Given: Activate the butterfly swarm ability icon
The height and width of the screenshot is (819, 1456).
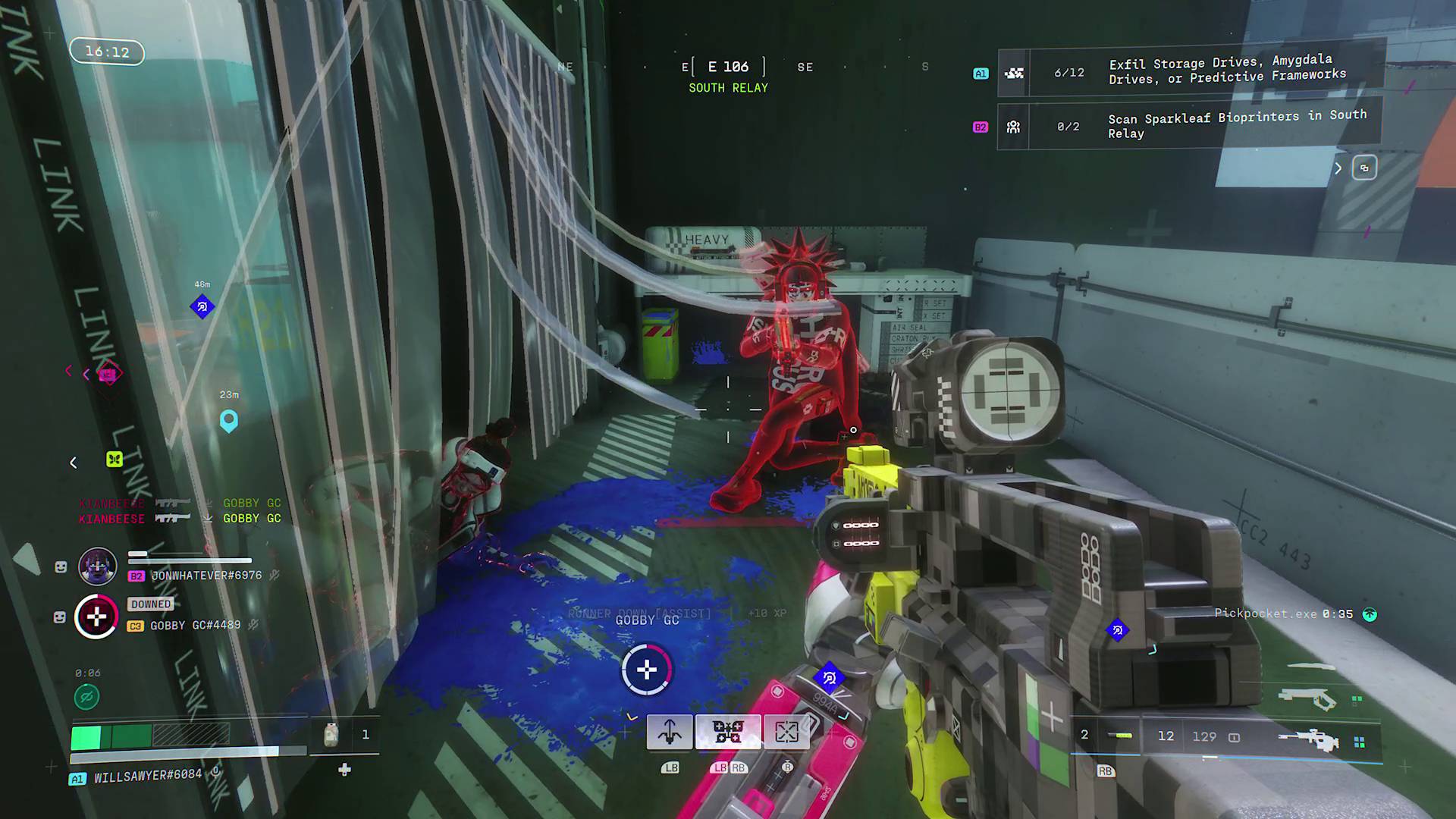Looking at the screenshot, I should [x=729, y=731].
